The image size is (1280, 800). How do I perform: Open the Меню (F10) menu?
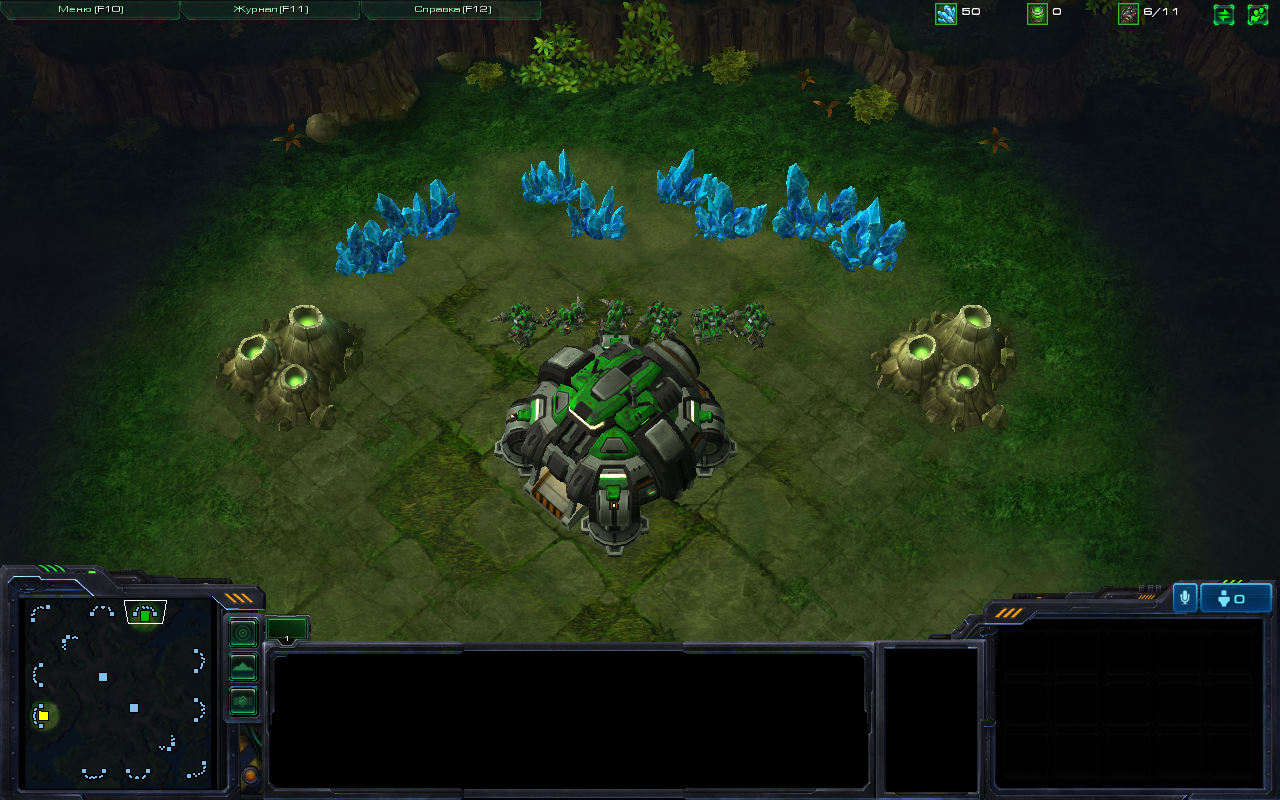[x=89, y=10]
